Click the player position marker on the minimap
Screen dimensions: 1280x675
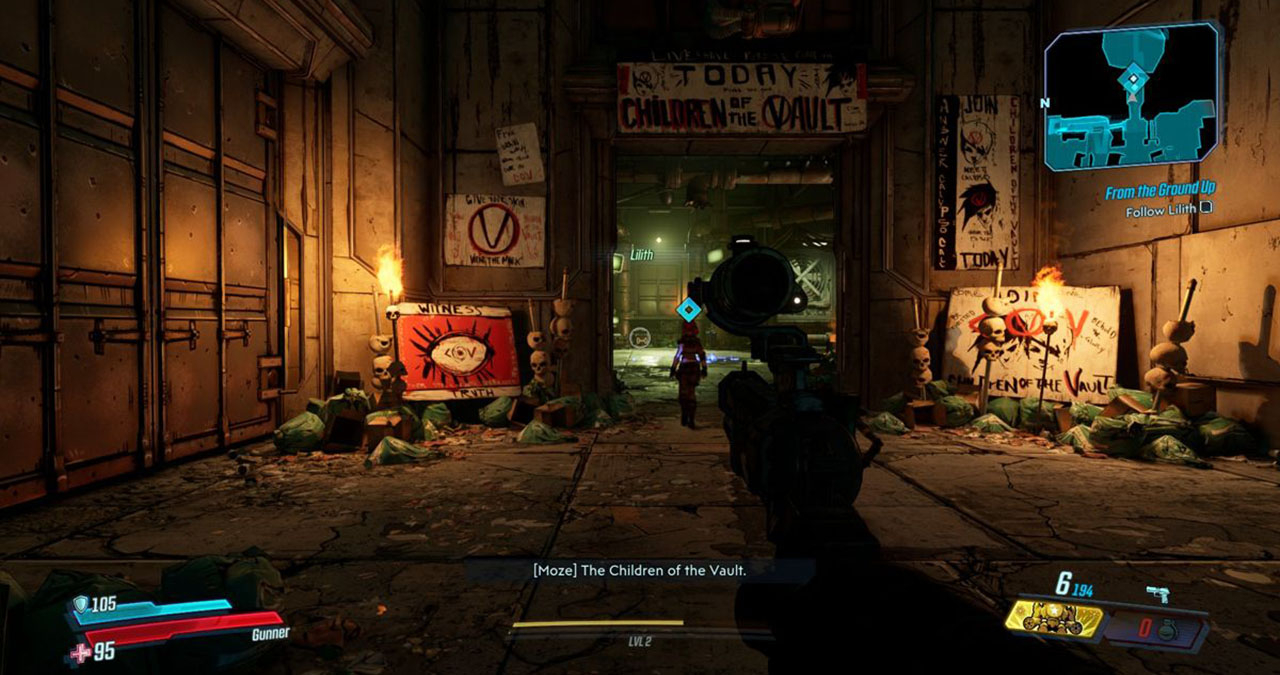click(1133, 78)
